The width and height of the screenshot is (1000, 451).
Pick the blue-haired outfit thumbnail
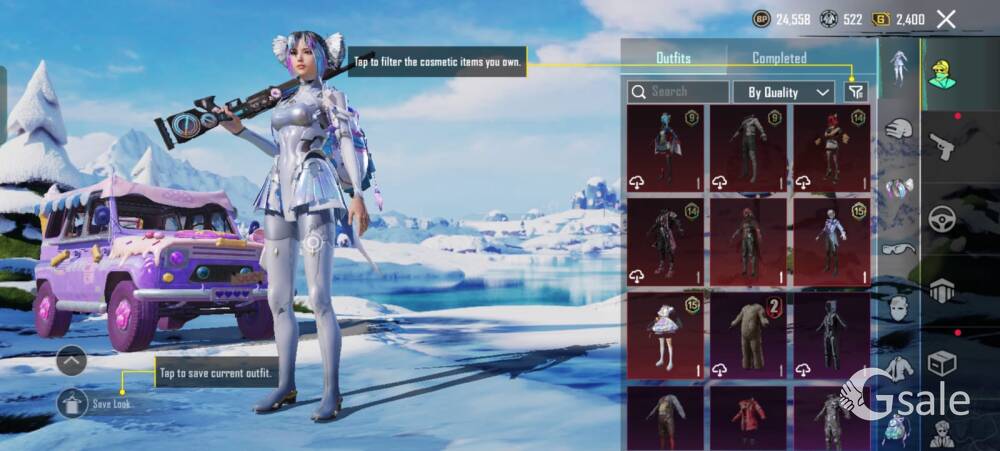[x=665, y=148]
